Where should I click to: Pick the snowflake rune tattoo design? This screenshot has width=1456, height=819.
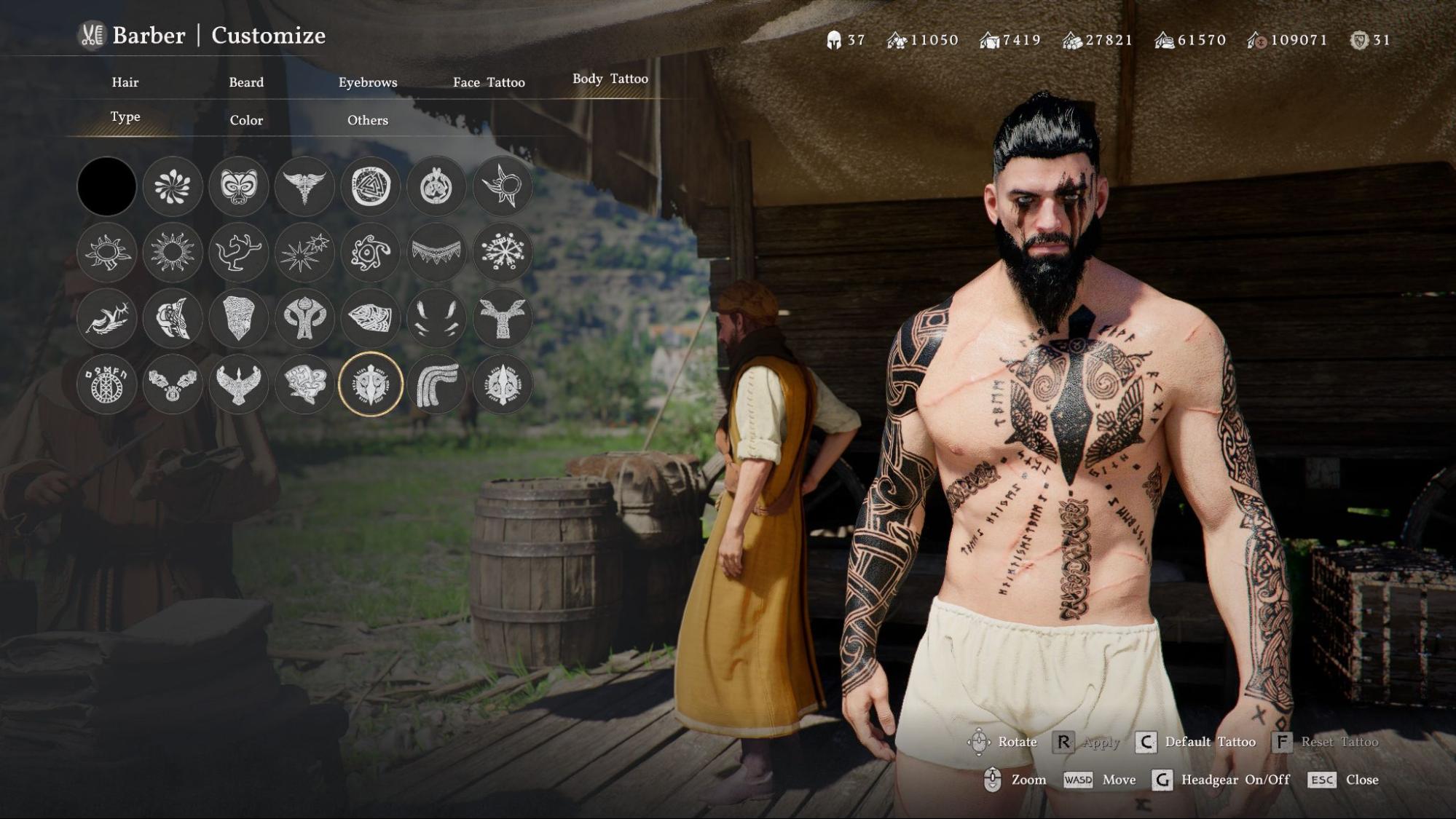(x=503, y=253)
